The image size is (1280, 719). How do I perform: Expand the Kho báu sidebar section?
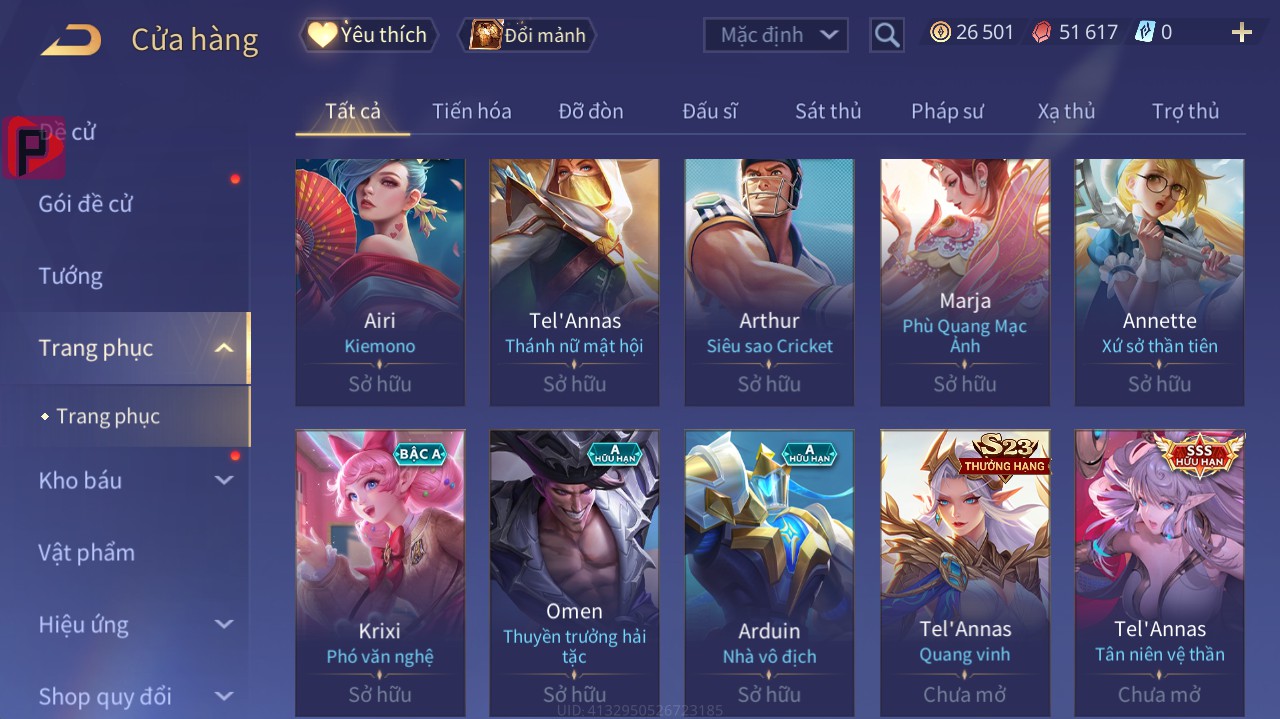point(135,480)
